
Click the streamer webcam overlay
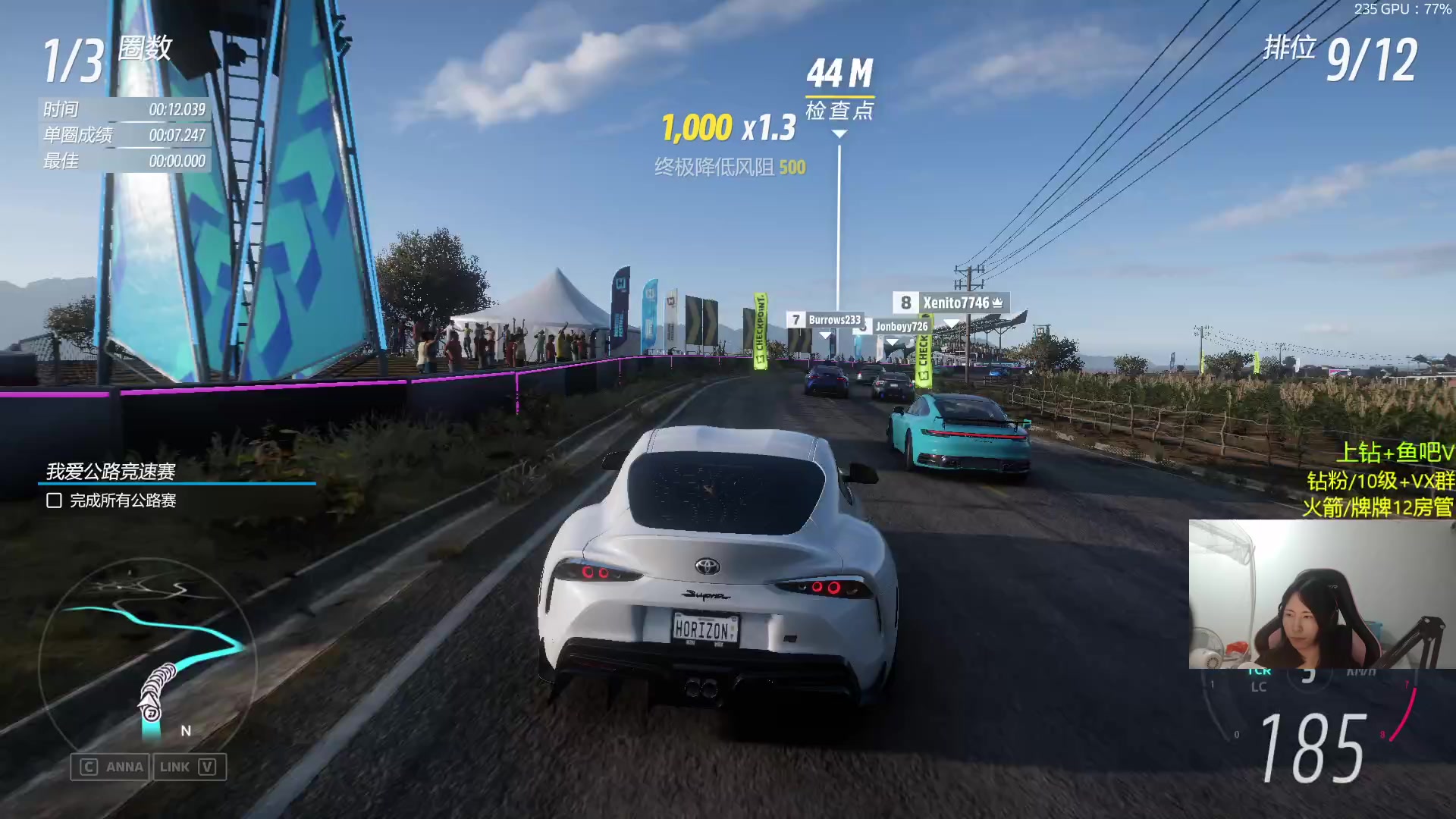pos(1321,594)
